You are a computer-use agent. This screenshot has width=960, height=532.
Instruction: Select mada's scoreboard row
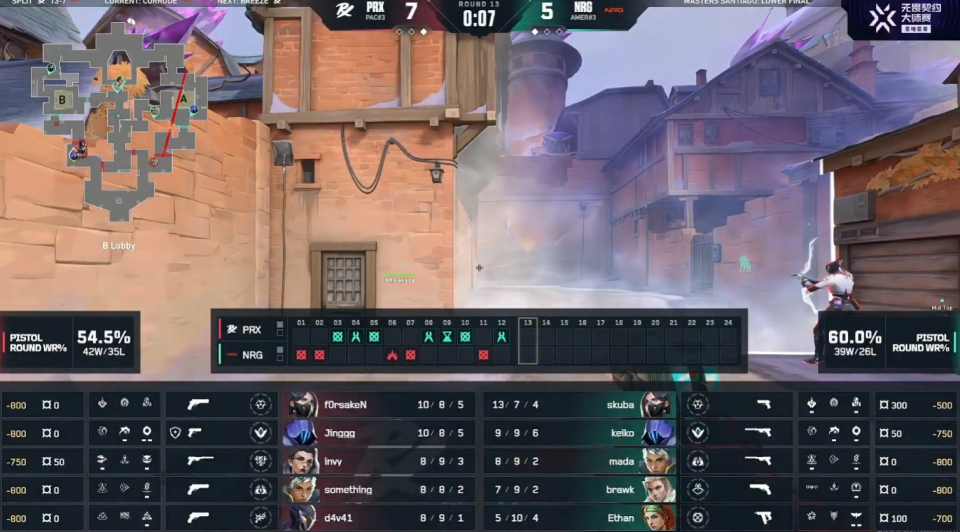click(580, 461)
